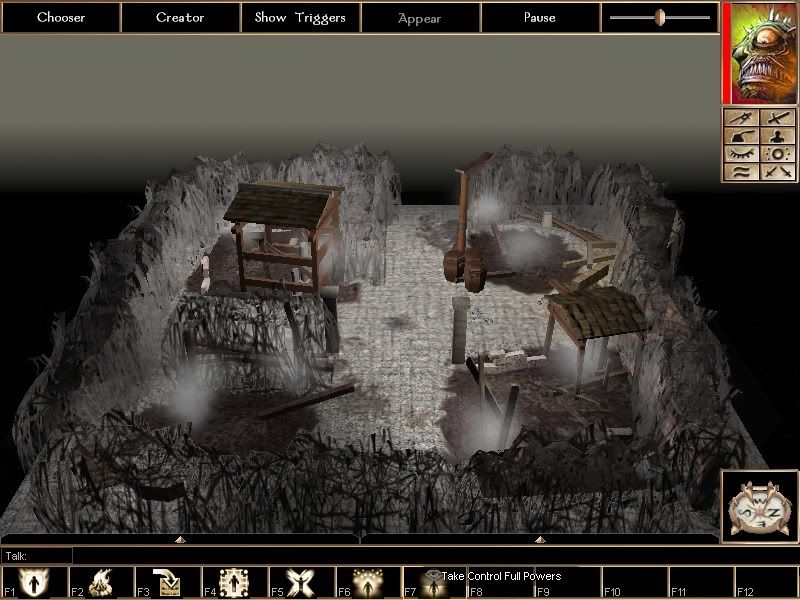Click the wavy lines icon in the side panel
800x600 pixels.
click(x=741, y=172)
